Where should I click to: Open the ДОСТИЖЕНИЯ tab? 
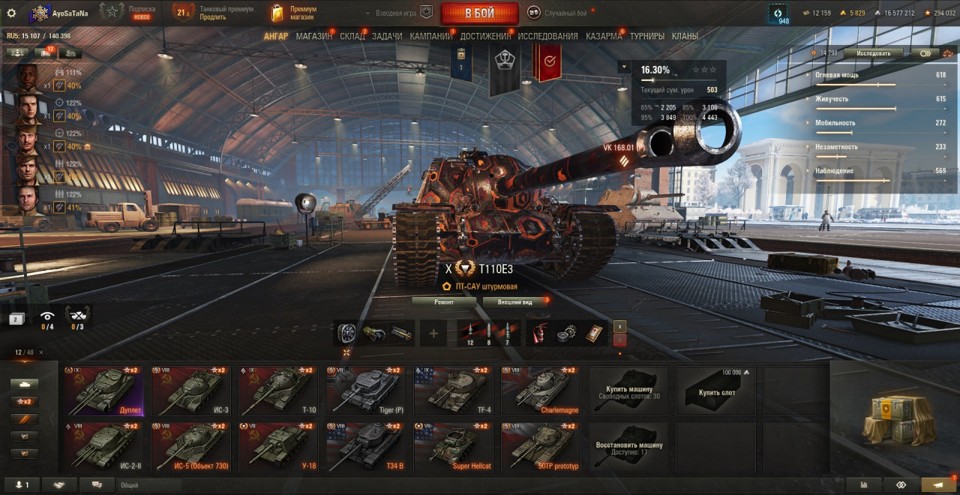click(x=485, y=36)
